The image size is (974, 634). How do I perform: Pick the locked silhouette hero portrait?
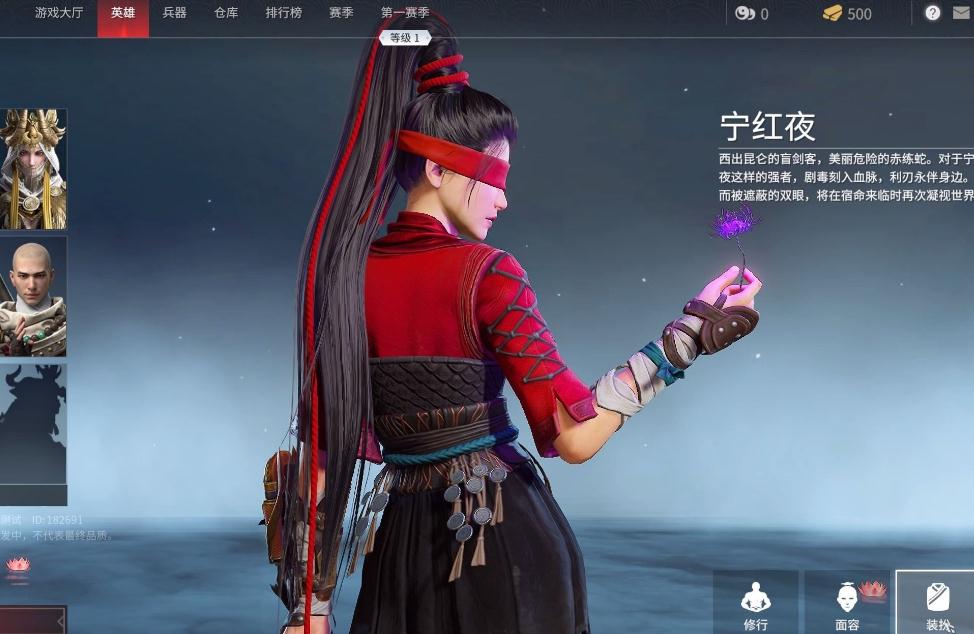tap(33, 424)
